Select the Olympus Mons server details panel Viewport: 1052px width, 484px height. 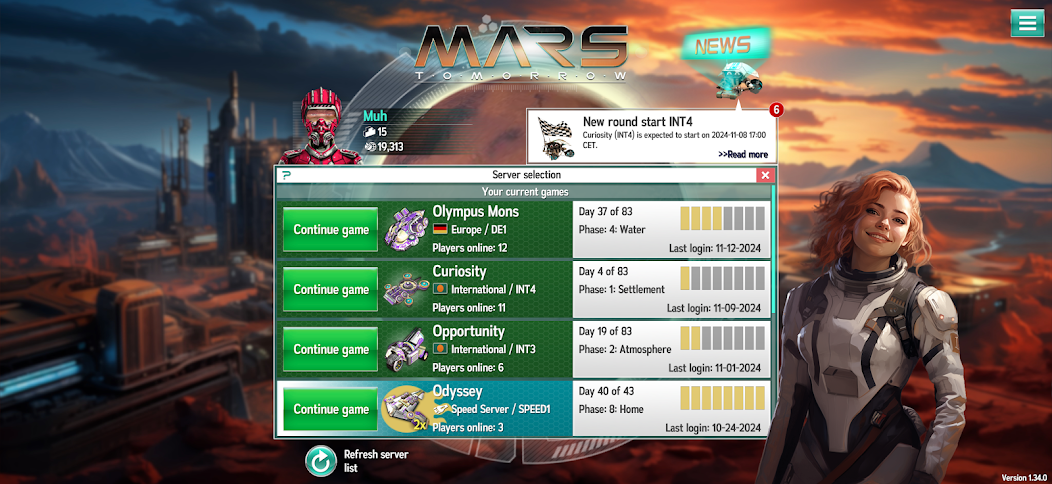point(672,230)
